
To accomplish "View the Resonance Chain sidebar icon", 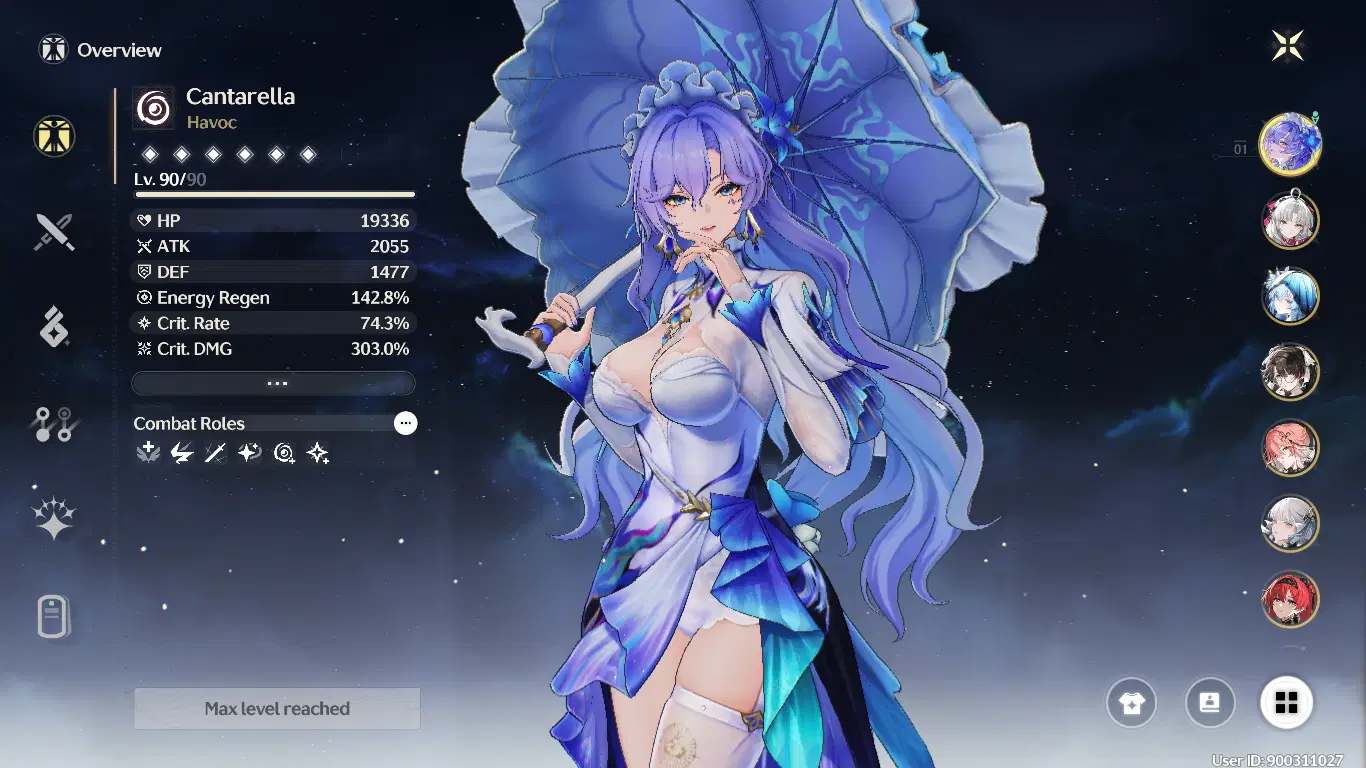I will 54,422.
